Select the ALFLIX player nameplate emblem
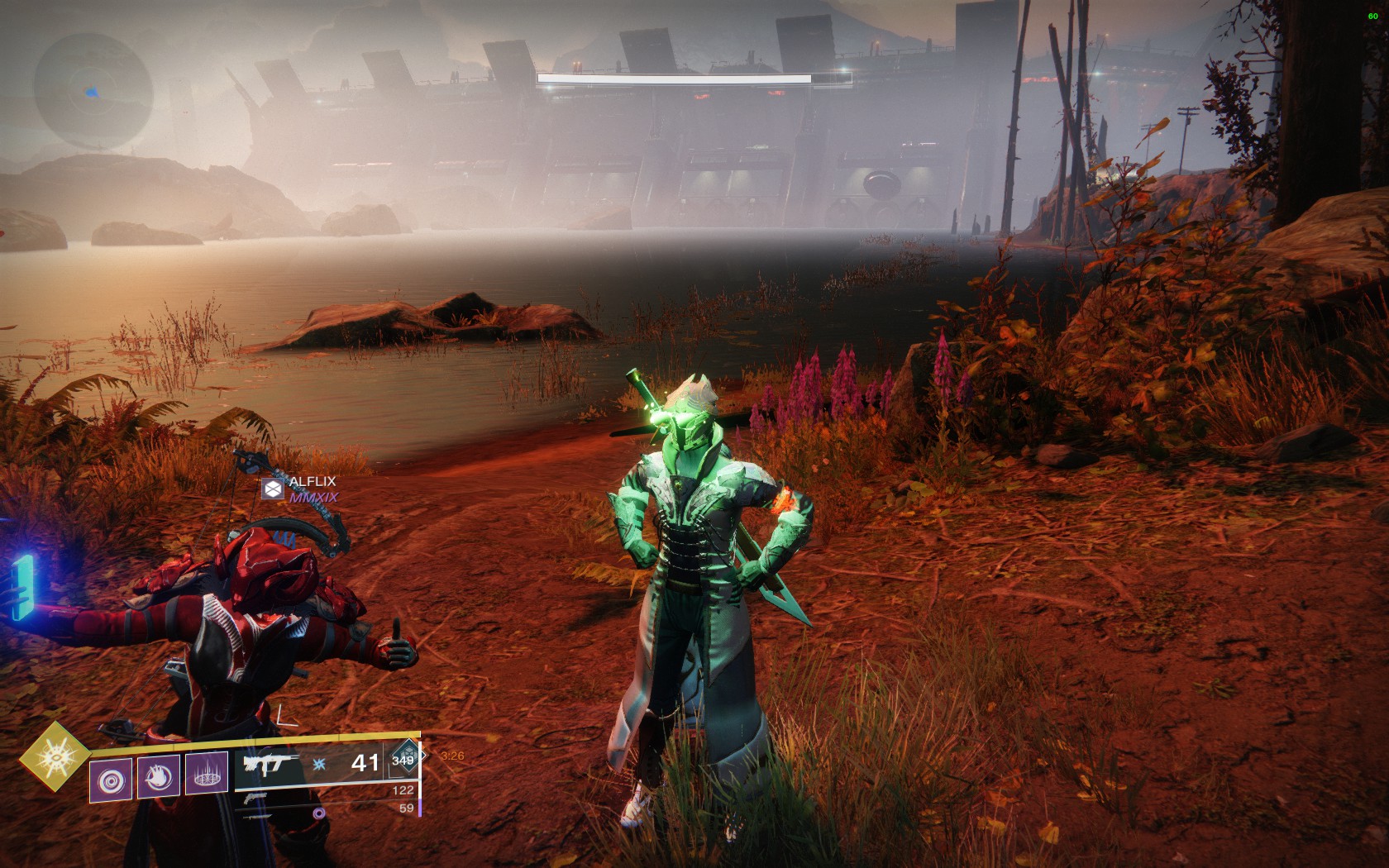 pos(273,489)
